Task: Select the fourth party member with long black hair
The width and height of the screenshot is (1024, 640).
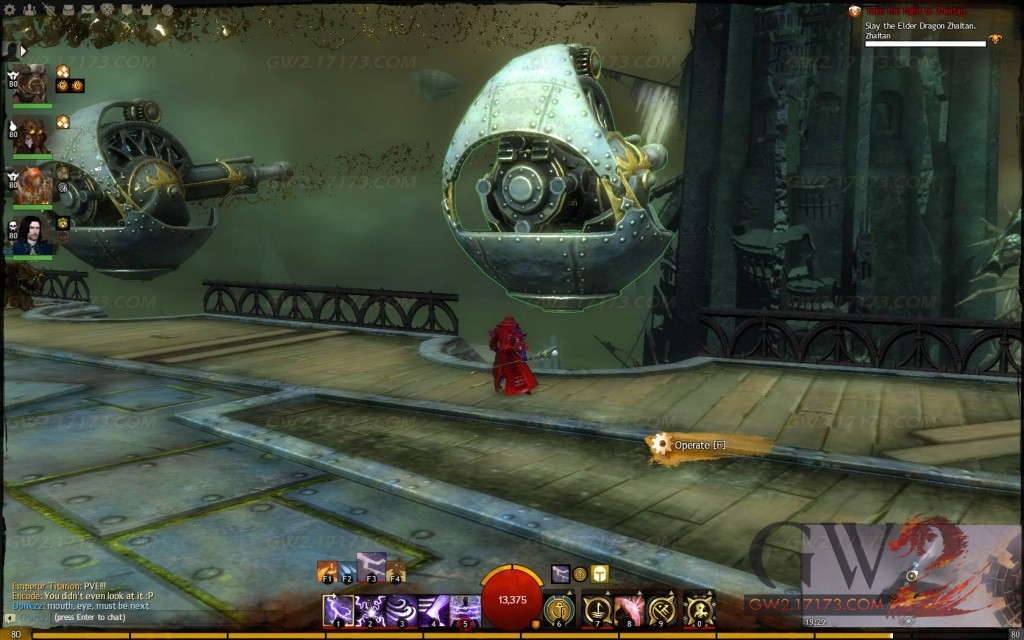Action: [x=33, y=235]
